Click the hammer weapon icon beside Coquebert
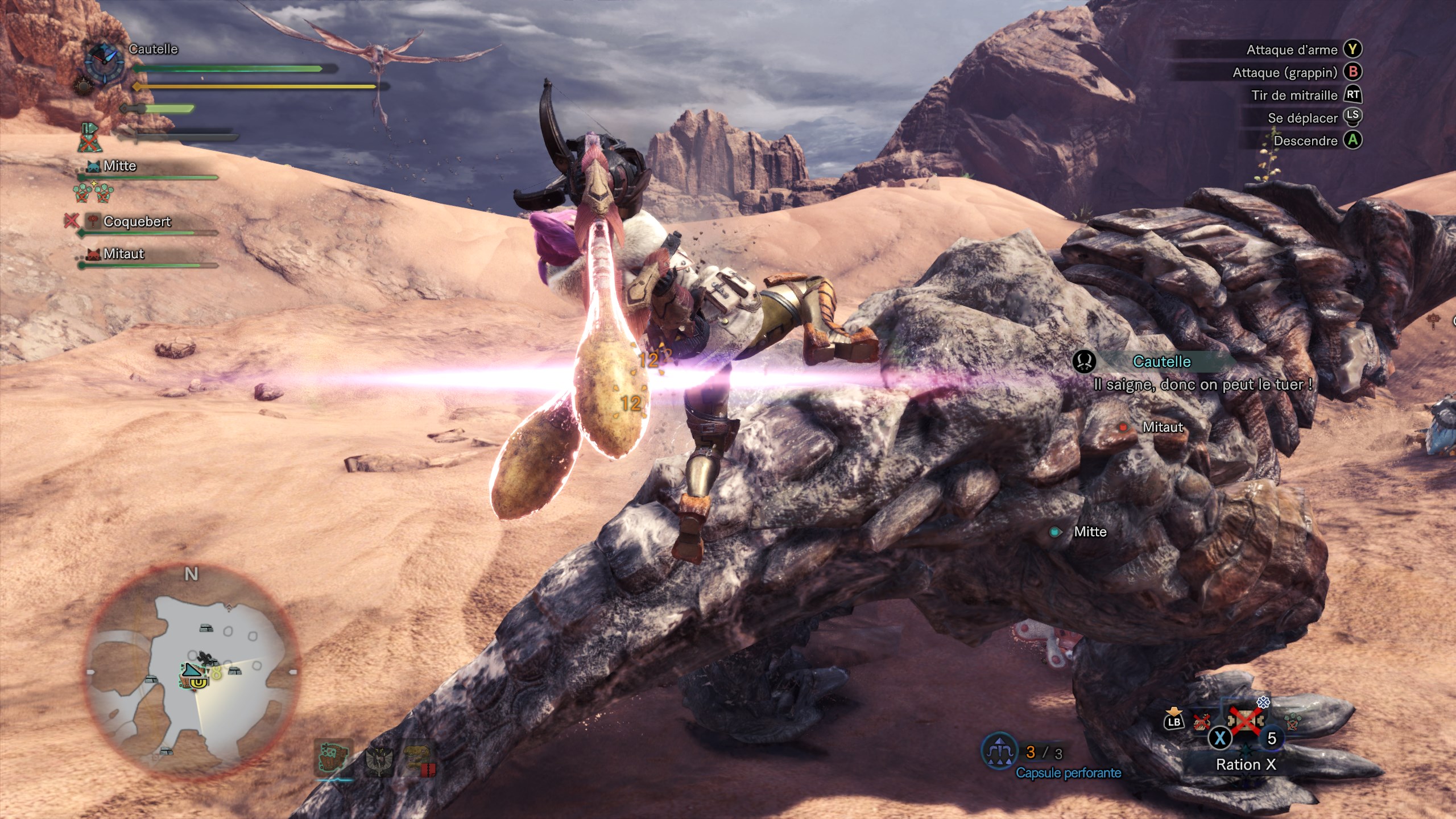The width and height of the screenshot is (1456, 819). [x=93, y=221]
